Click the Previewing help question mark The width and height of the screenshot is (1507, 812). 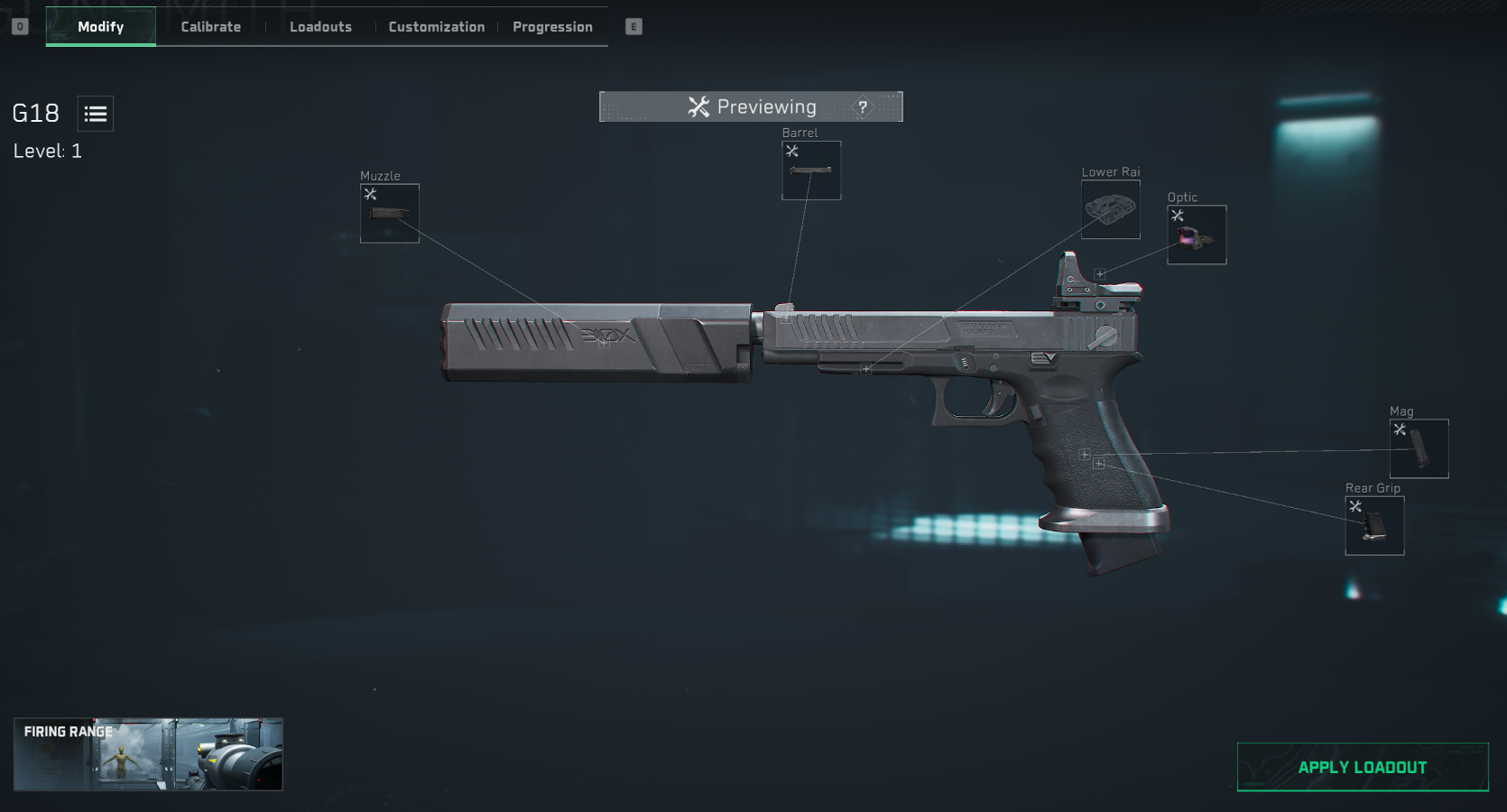(x=863, y=107)
